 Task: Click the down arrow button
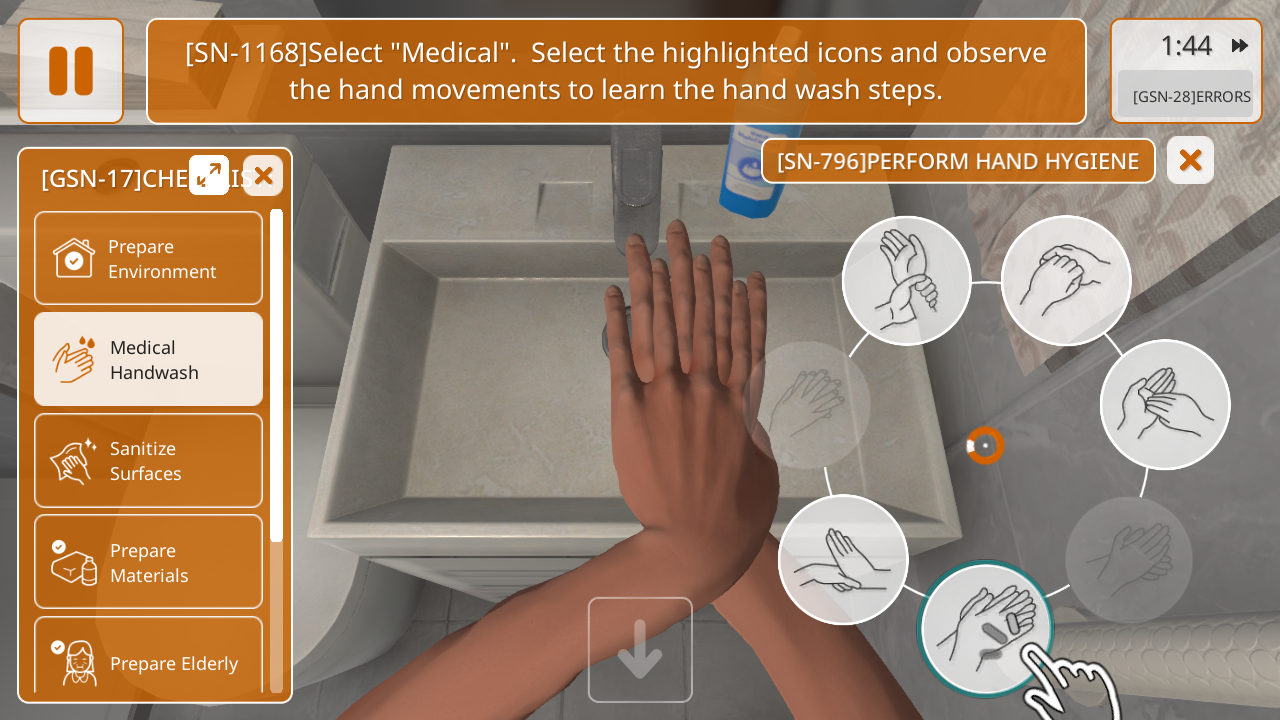(640, 650)
